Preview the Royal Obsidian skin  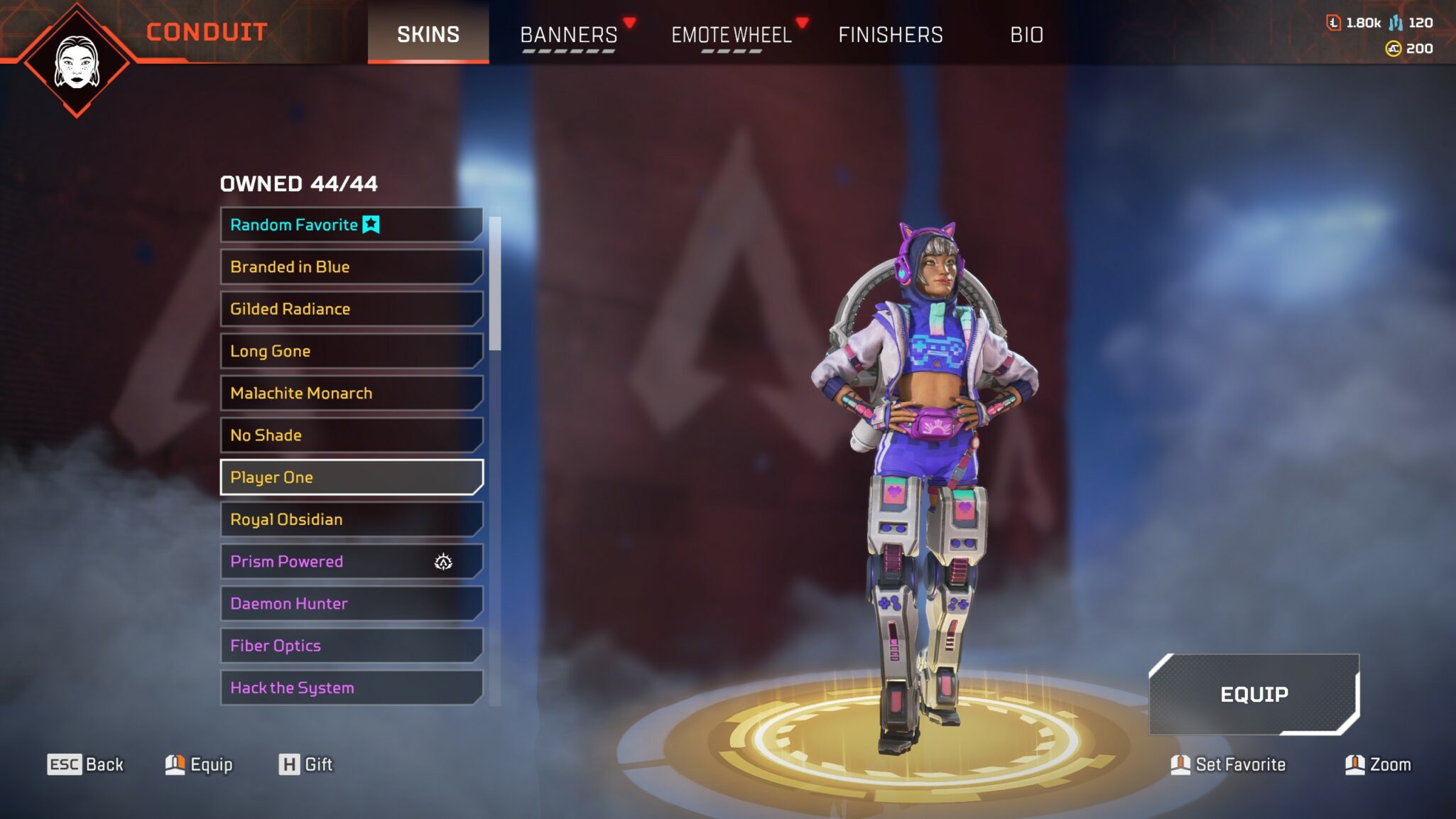click(x=351, y=519)
